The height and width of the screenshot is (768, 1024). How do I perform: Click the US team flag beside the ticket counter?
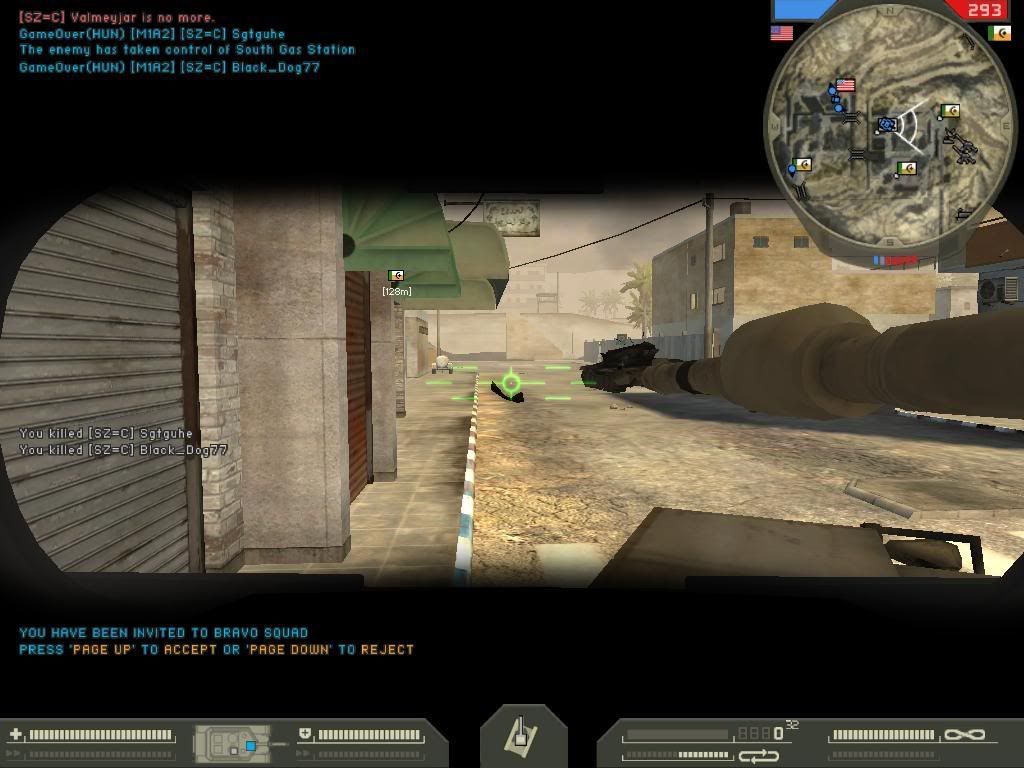point(782,33)
